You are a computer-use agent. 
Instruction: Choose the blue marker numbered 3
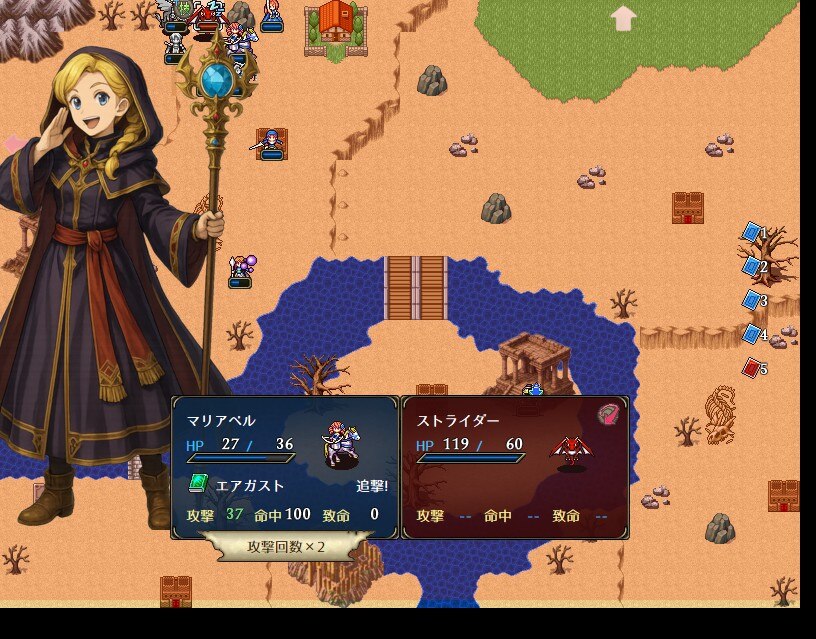(x=752, y=300)
